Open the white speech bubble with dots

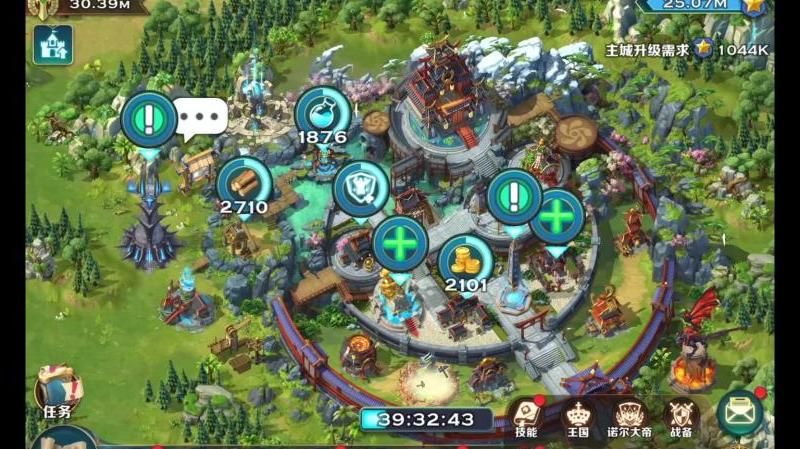[x=201, y=117]
